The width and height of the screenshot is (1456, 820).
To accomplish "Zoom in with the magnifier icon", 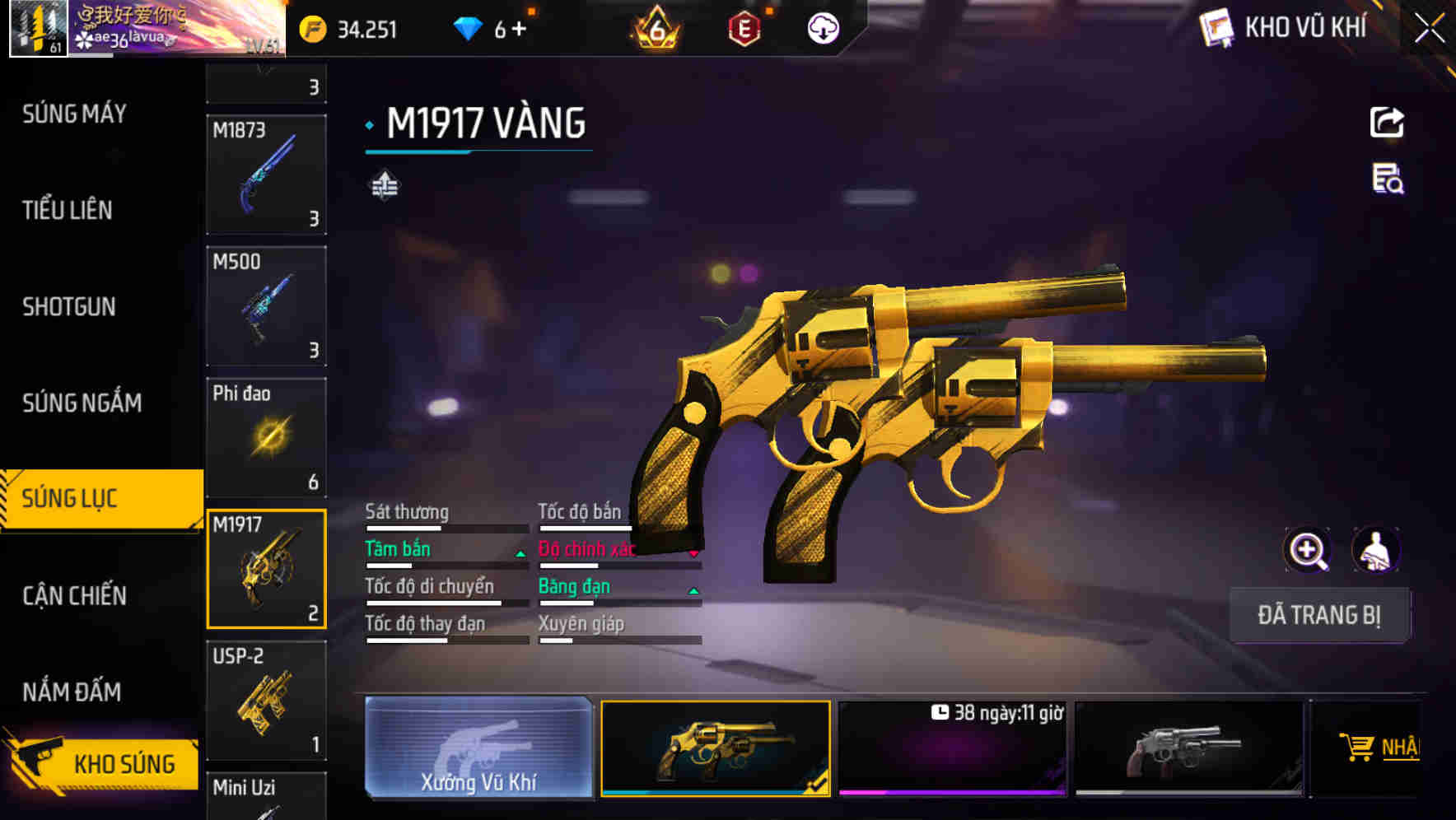I will pos(1307,550).
